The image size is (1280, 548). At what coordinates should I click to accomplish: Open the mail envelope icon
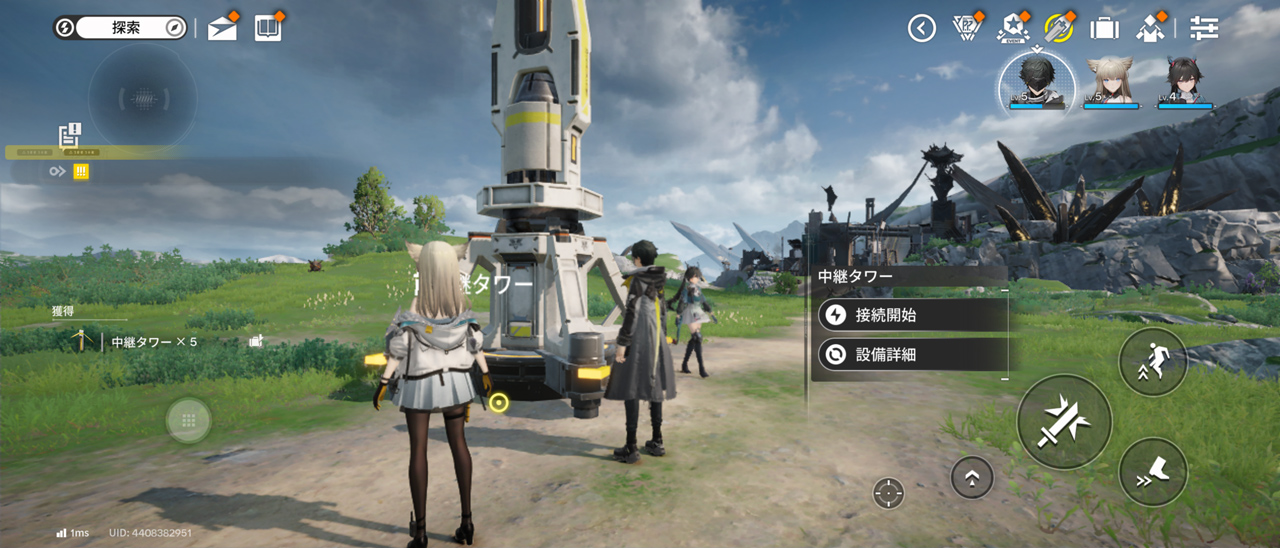[x=222, y=29]
